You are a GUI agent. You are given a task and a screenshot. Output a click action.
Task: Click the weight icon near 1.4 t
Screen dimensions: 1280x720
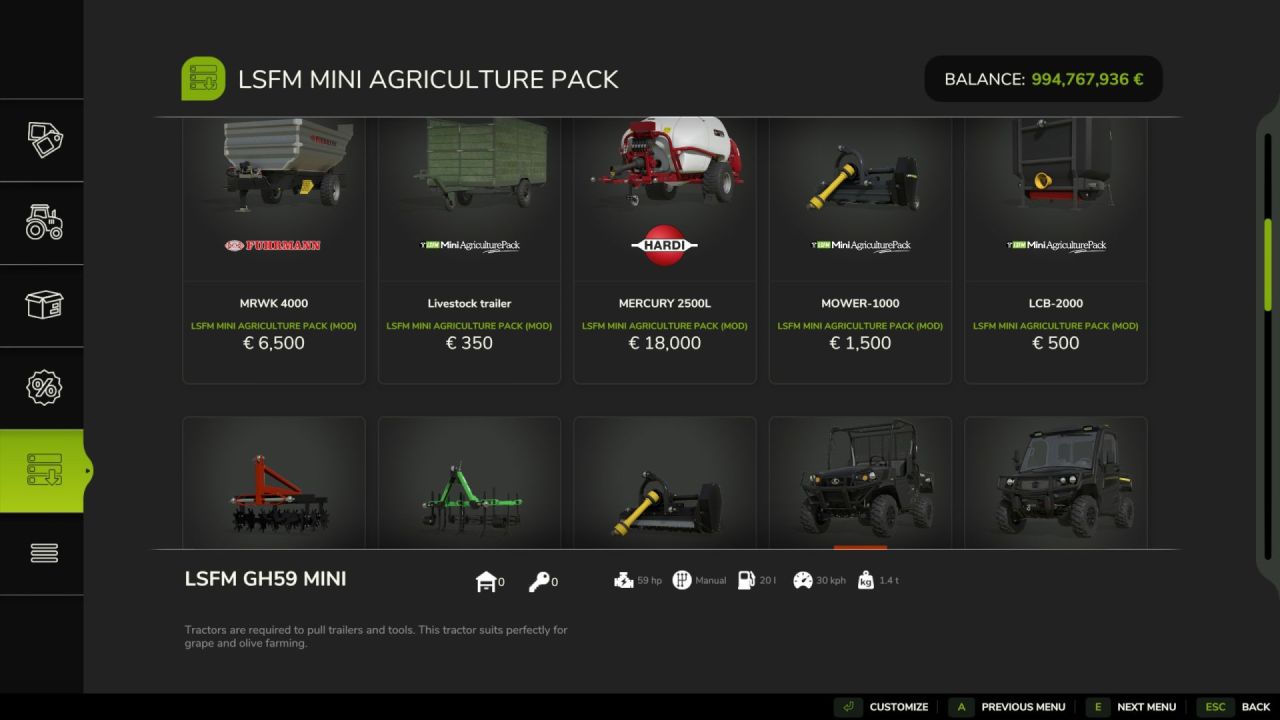(x=864, y=579)
